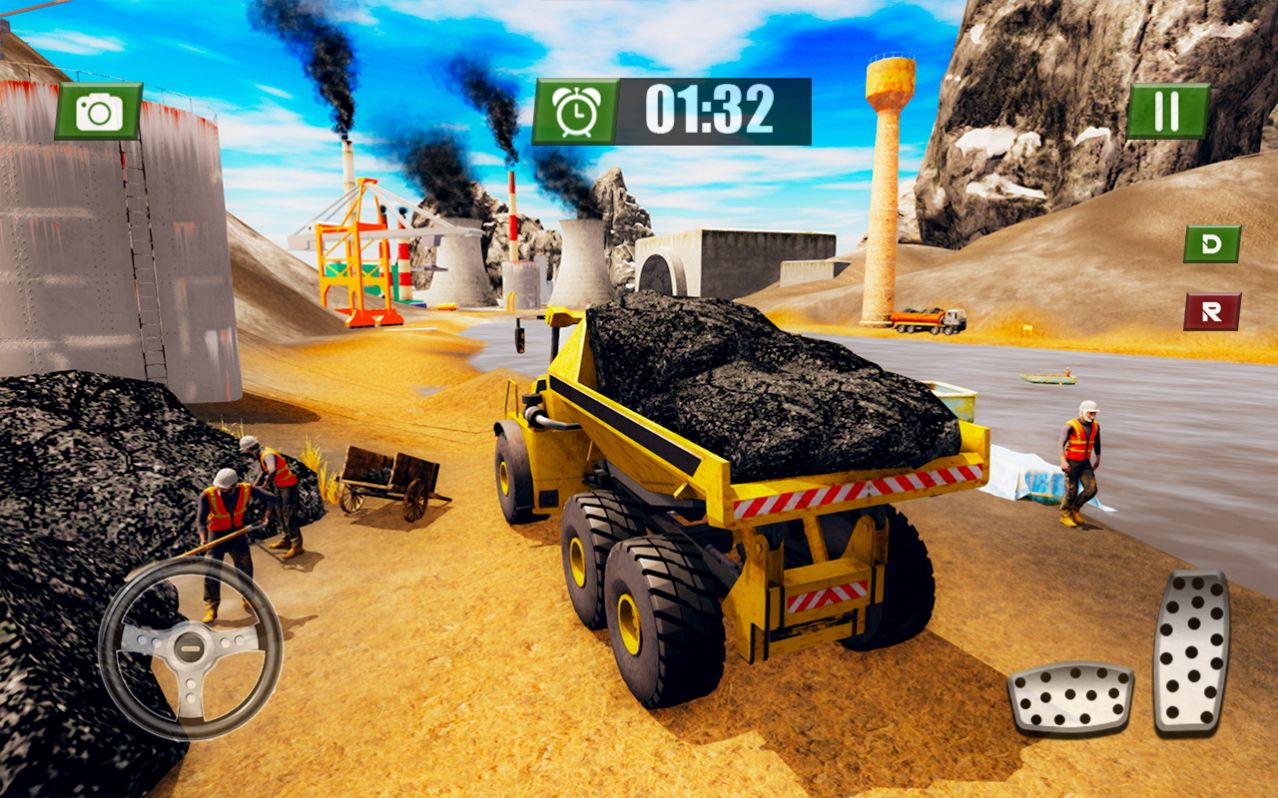Pause the game
Viewport: 1278px width, 798px height.
[x=1167, y=111]
